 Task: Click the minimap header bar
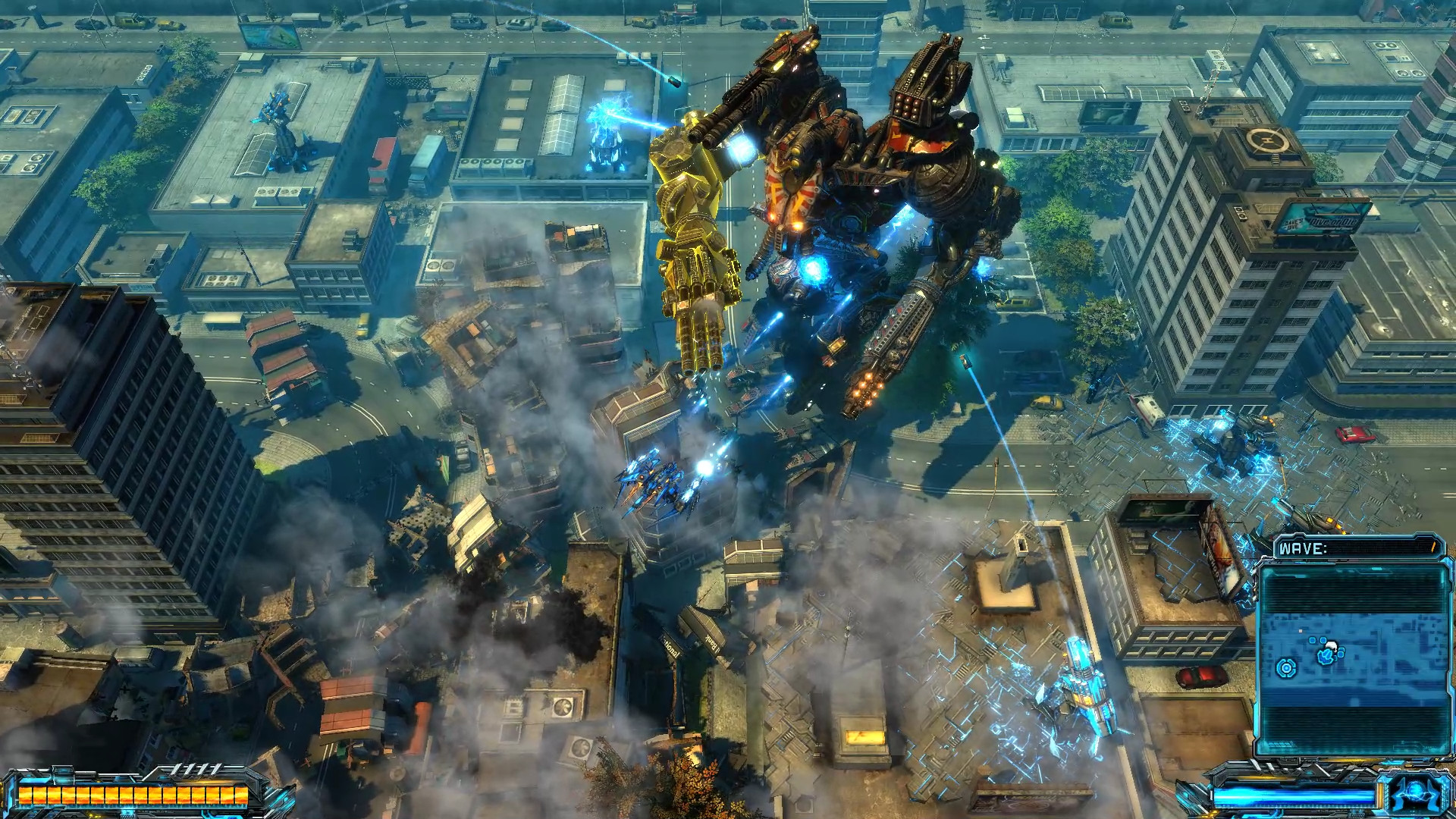coord(1357,549)
